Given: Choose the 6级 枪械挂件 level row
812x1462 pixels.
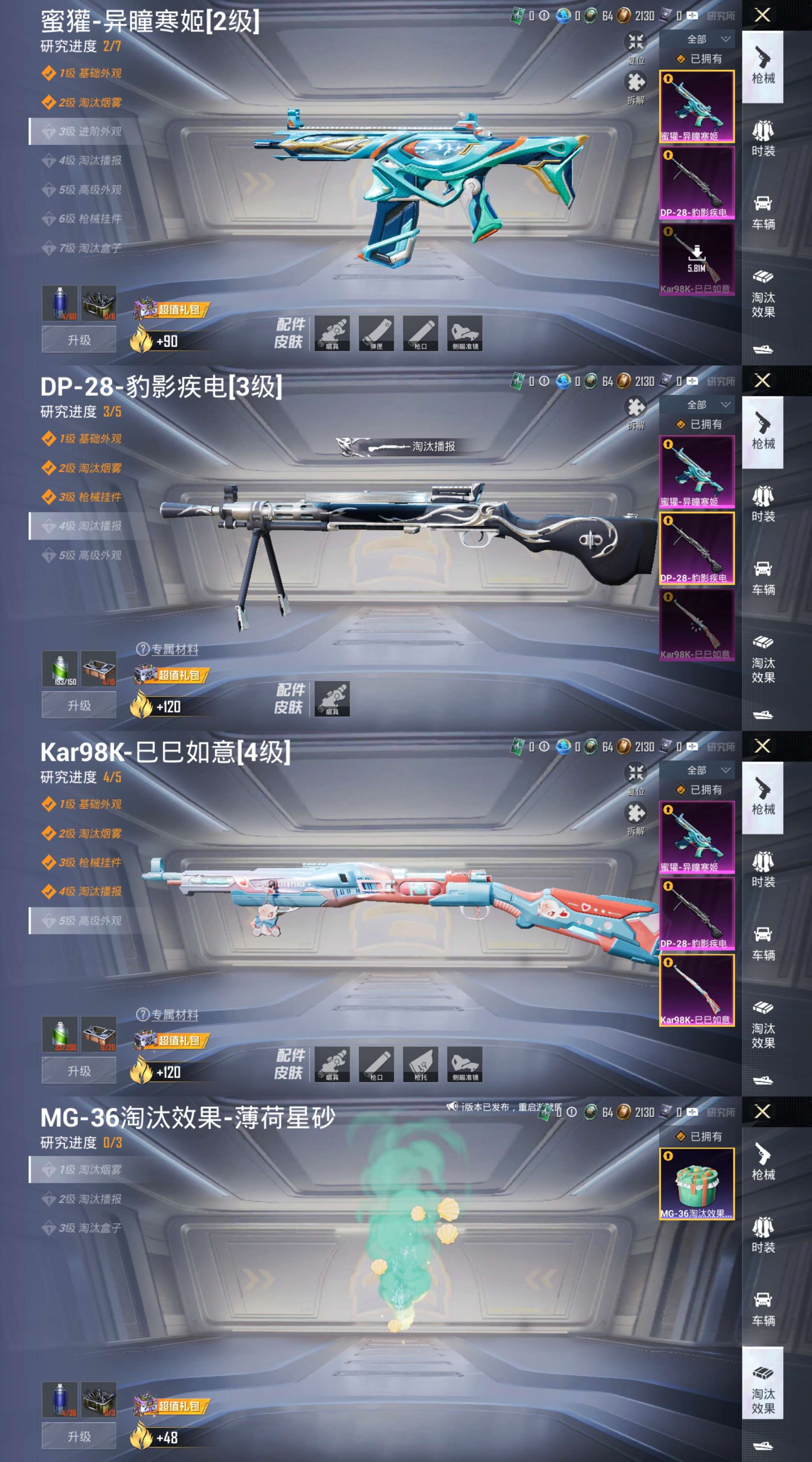Looking at the screenshot, I should (x=89, y=218).
